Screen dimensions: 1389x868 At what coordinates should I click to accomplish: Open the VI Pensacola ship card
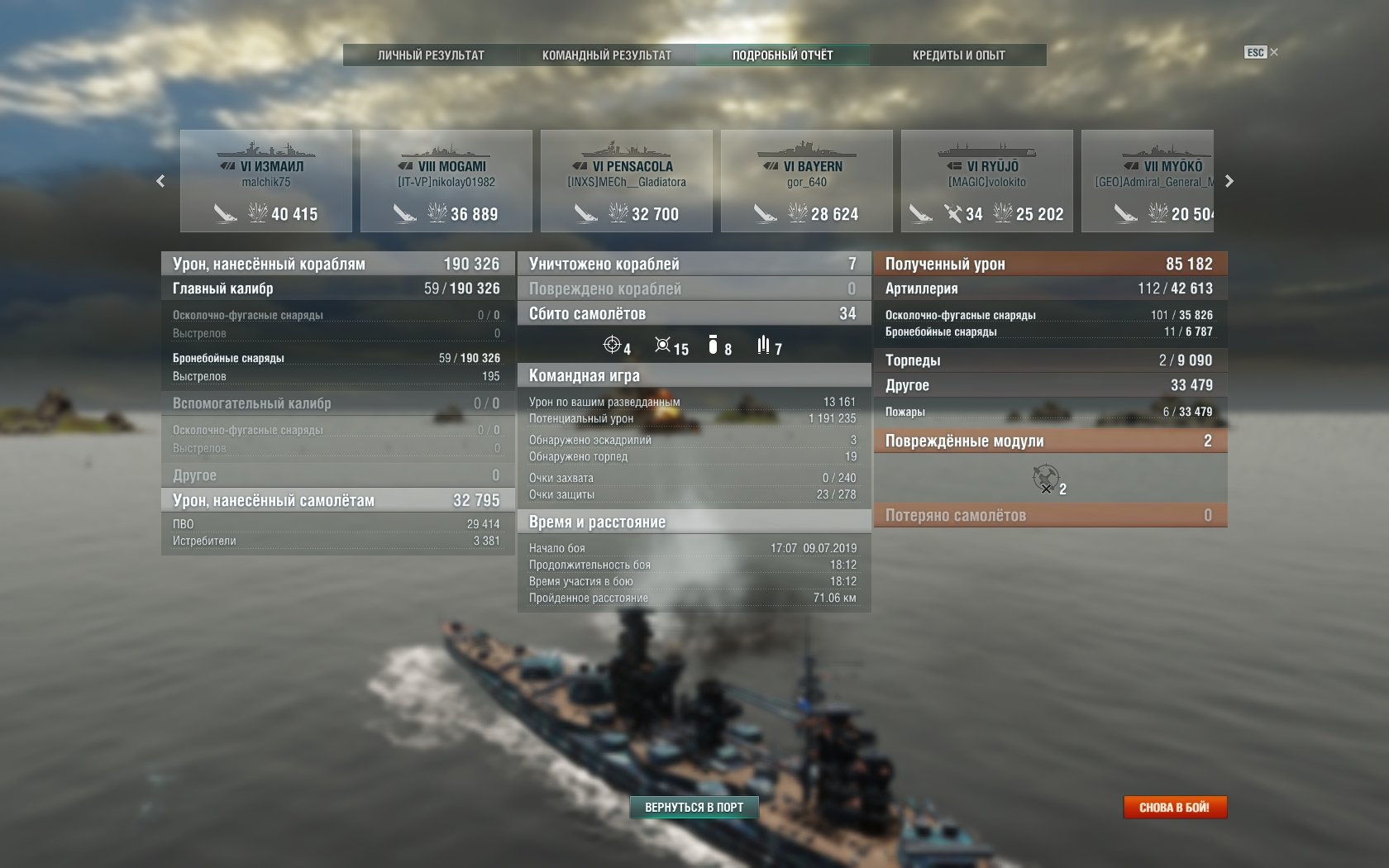627,181
